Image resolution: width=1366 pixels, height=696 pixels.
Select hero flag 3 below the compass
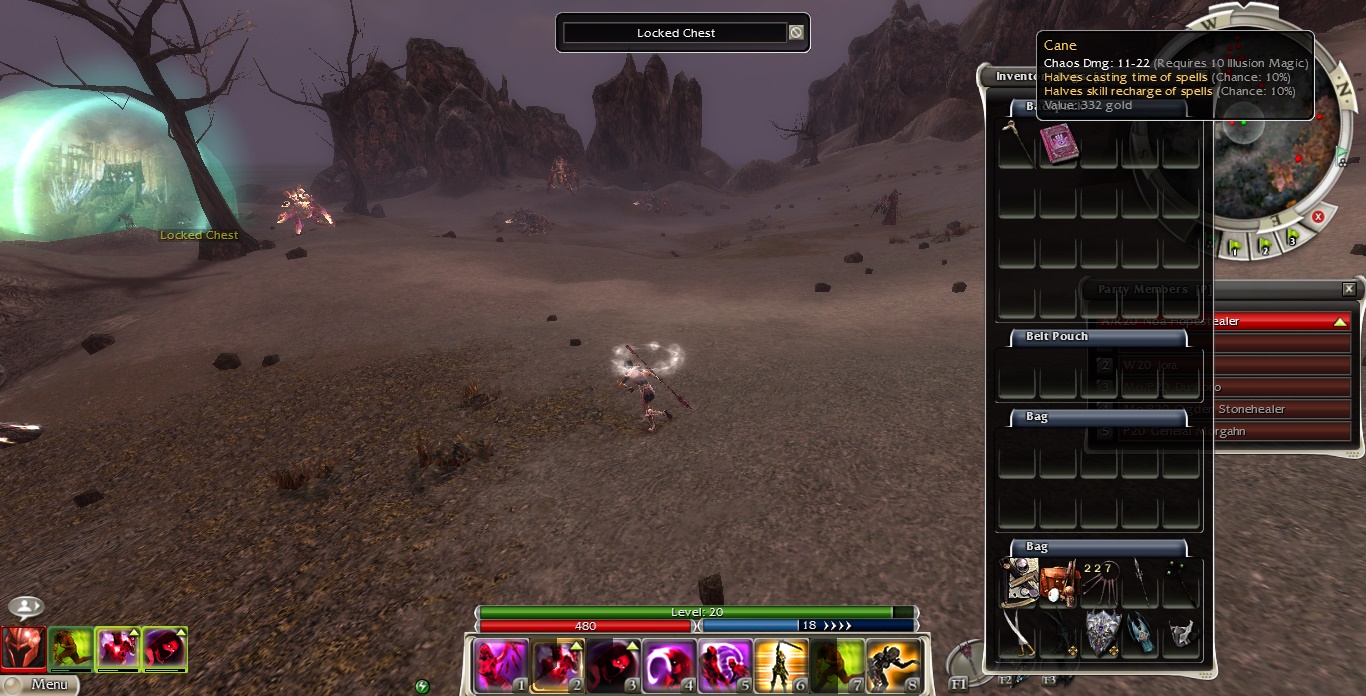[x=1293, y=238]
